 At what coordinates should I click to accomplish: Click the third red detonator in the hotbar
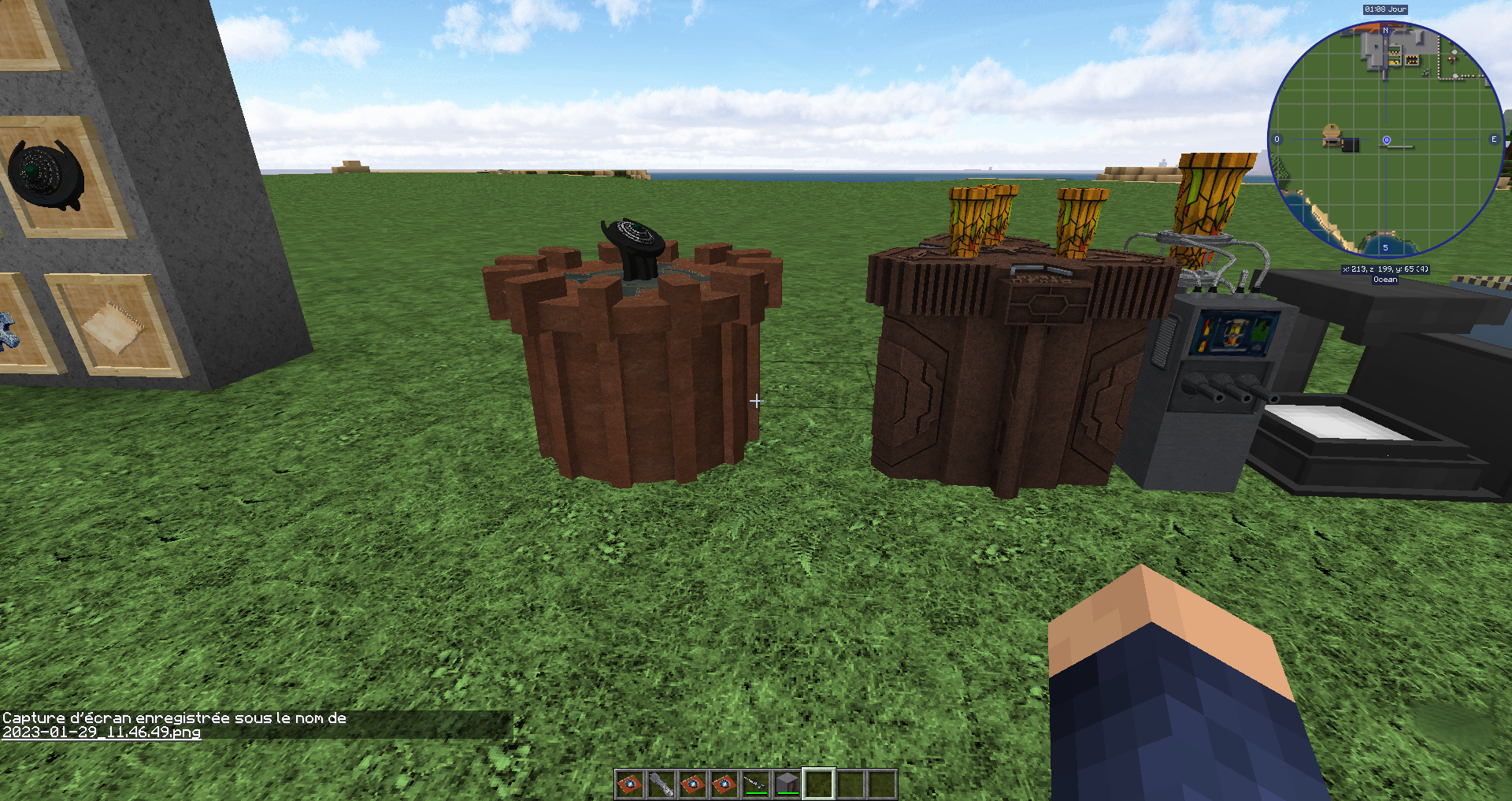(691, 784)
